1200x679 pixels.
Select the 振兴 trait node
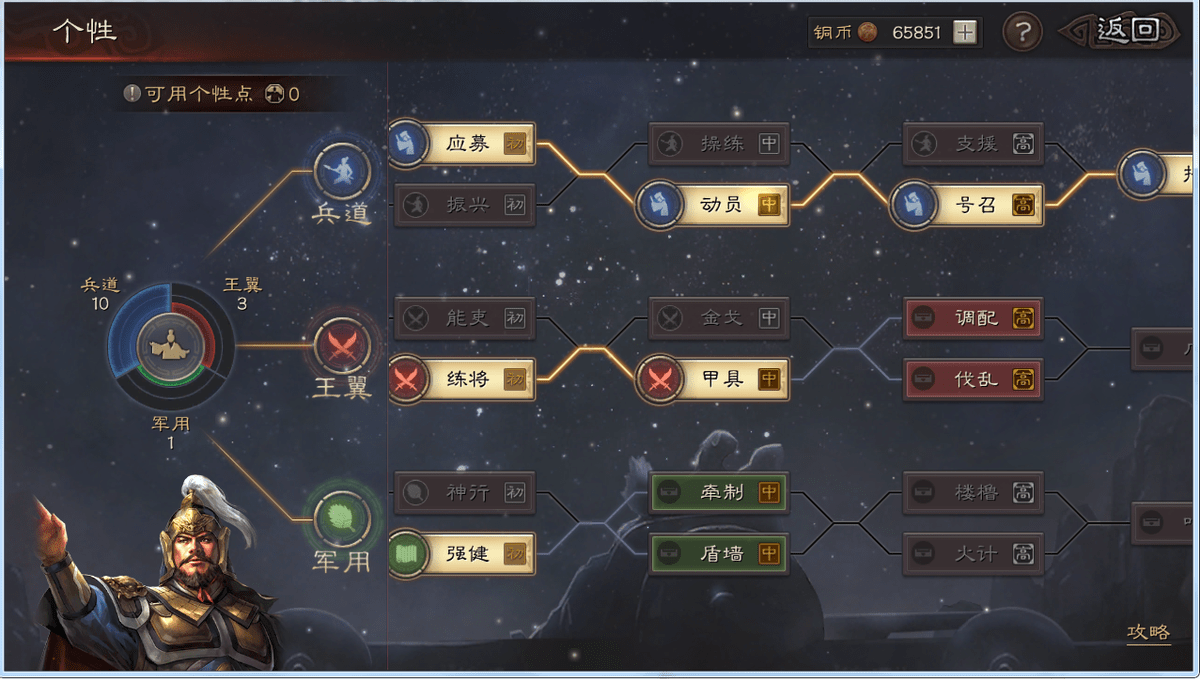[466, 205]
